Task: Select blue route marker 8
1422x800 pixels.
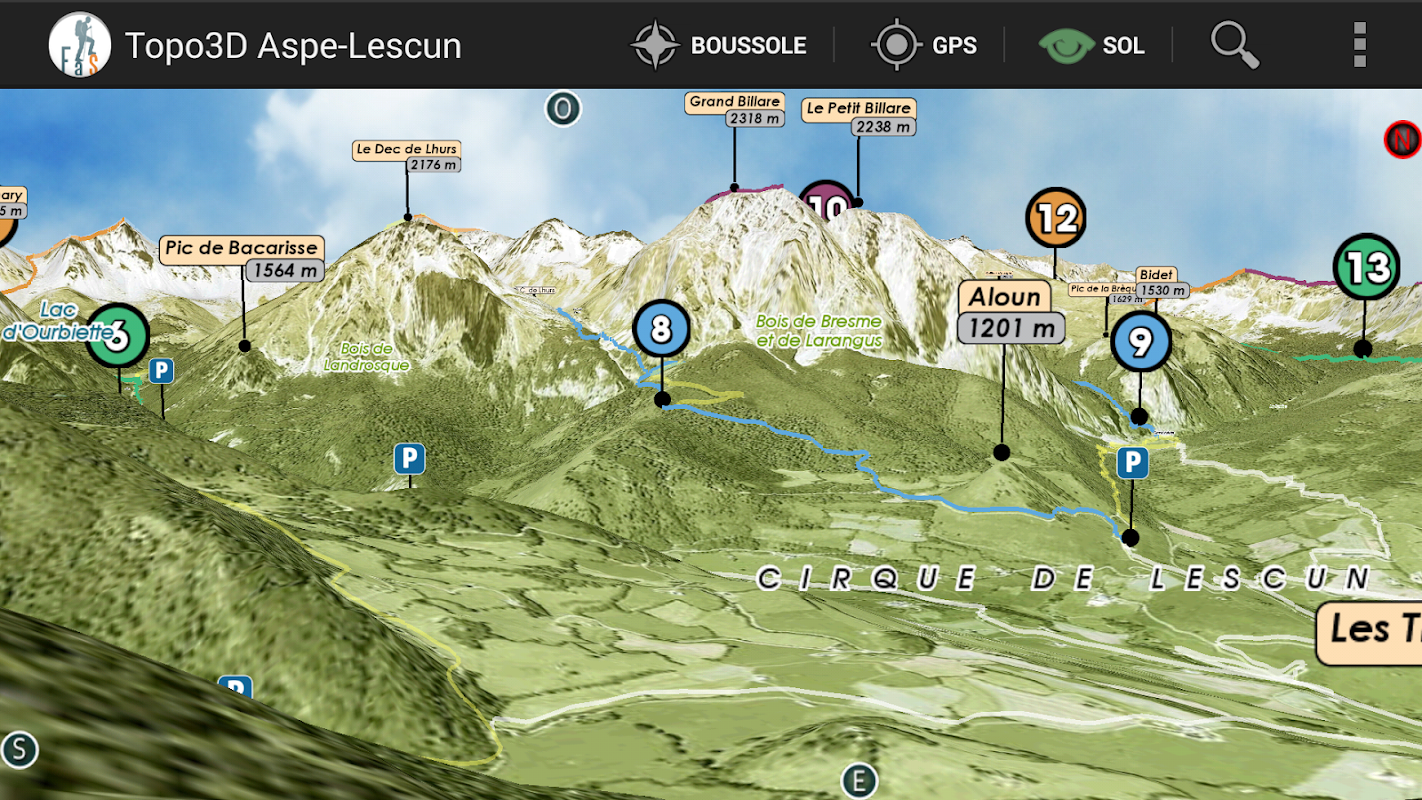Action: click(661, 328)
